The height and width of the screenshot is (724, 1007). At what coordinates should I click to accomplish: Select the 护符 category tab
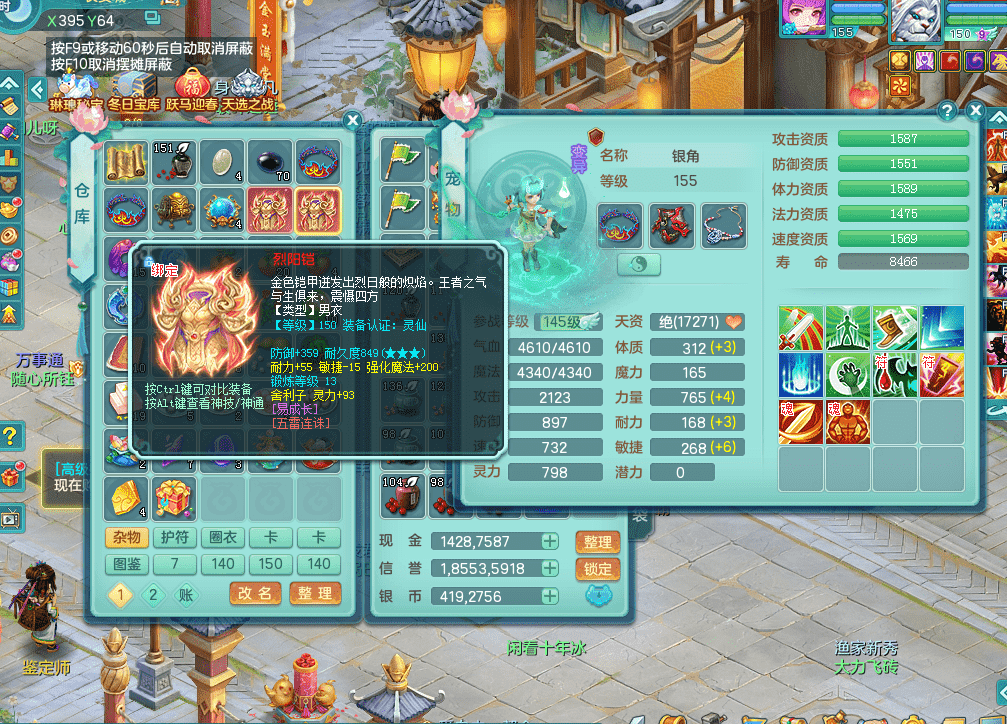pyautogui.click(x=175, y=538)
